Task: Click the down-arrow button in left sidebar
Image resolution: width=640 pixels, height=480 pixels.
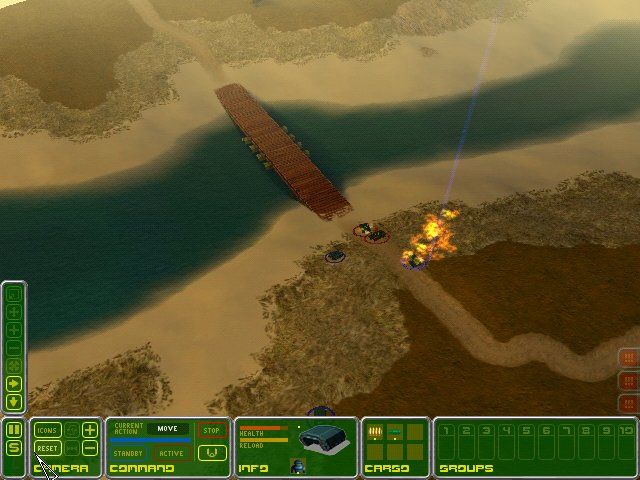Action: coord(14,401)
